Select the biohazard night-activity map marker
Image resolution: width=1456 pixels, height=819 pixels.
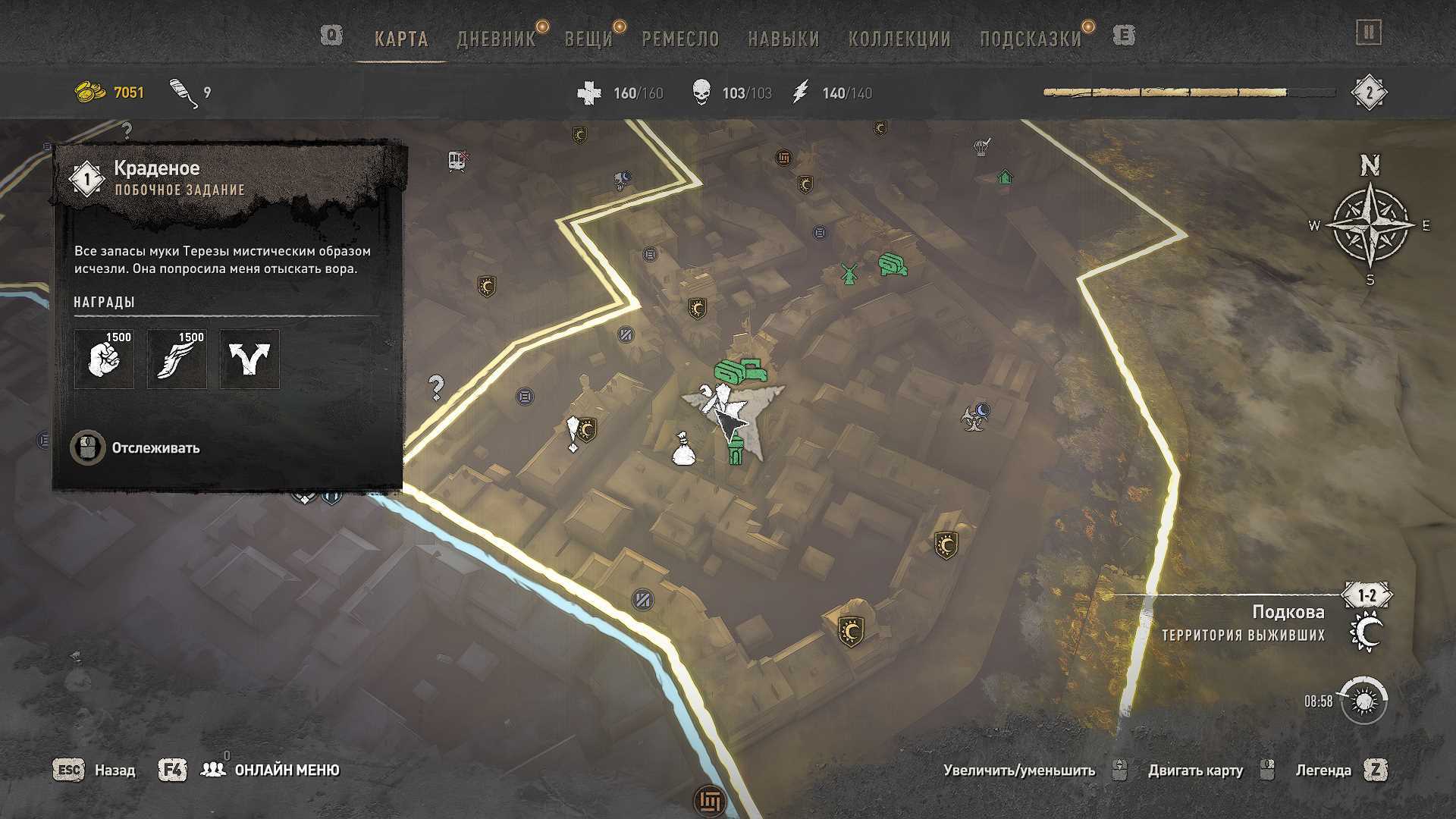[974, 416]
